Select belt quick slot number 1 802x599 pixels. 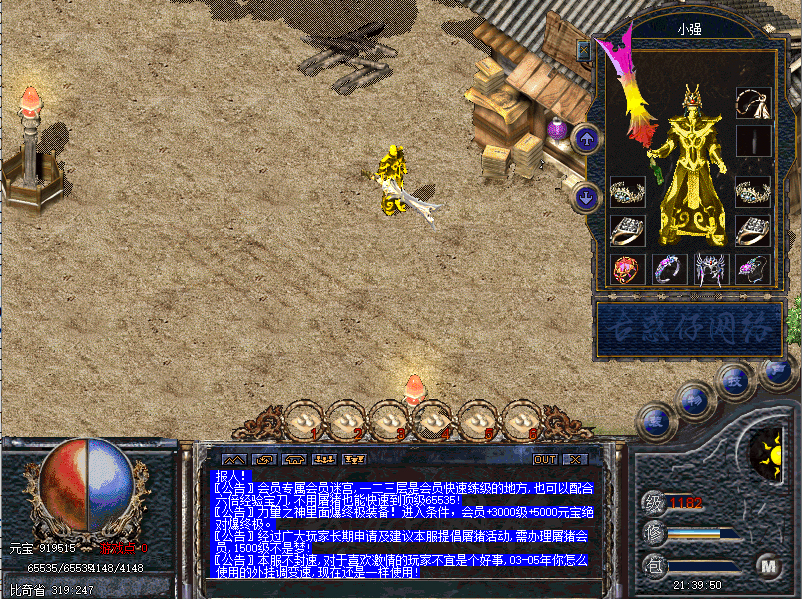coord(303,419)
